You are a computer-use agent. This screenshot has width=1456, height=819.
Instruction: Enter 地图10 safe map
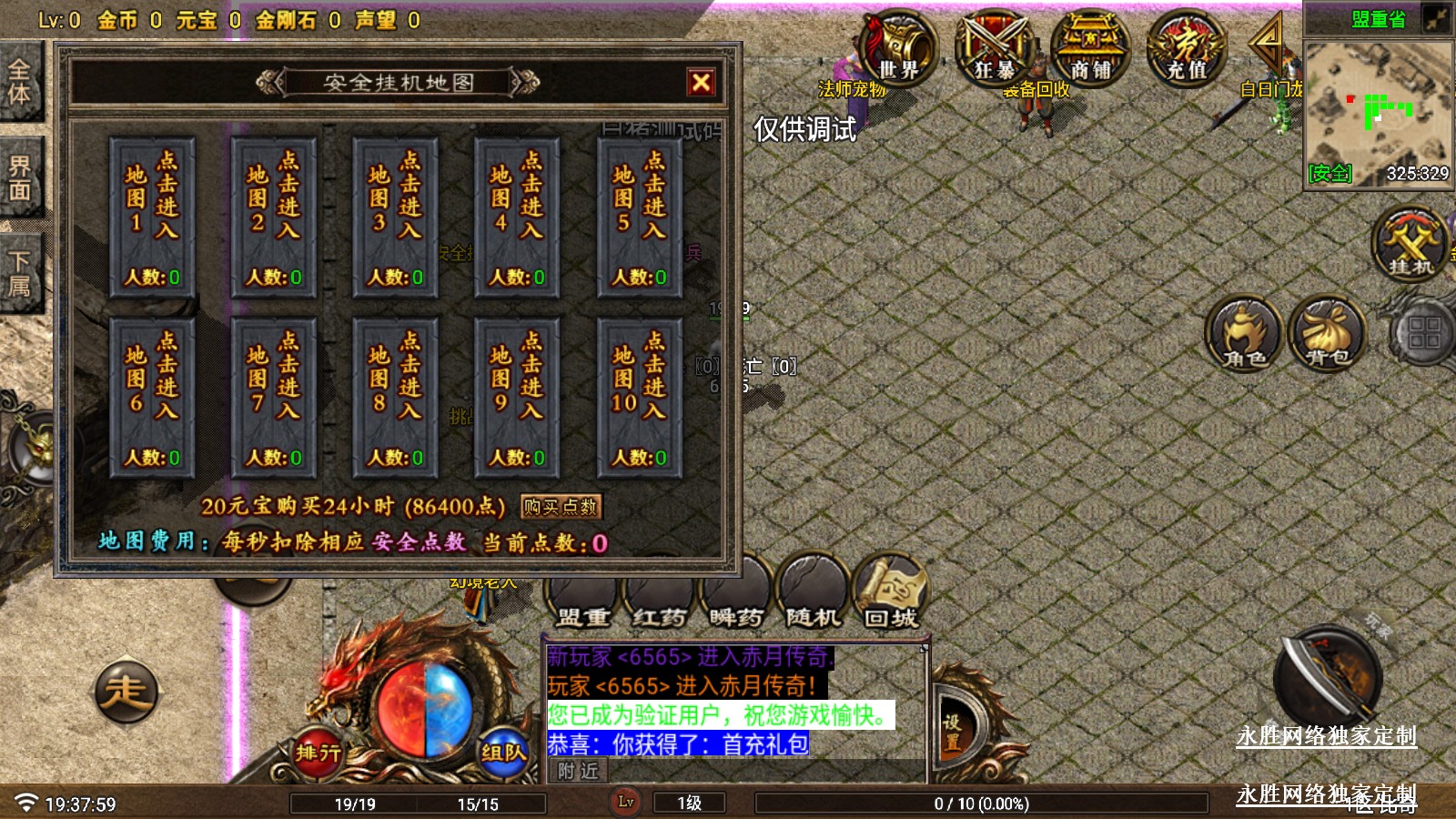coord(639,398)
